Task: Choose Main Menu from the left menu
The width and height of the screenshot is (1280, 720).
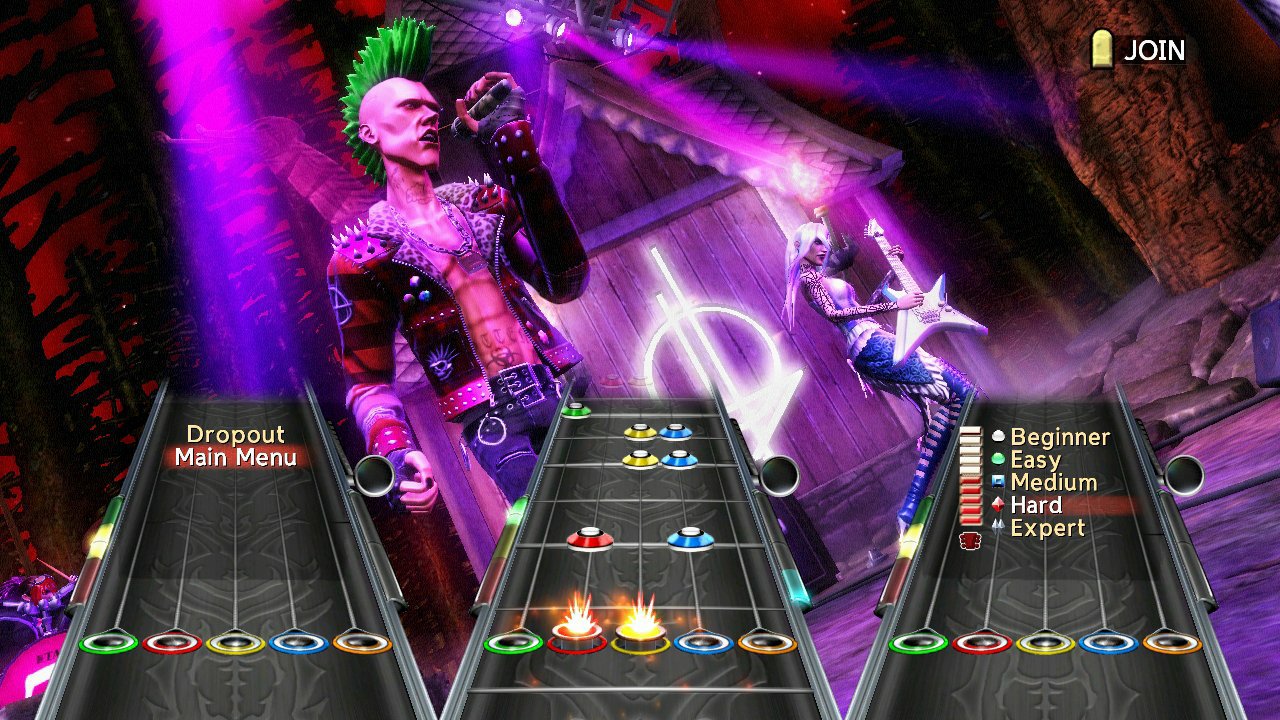Action: 238,458
